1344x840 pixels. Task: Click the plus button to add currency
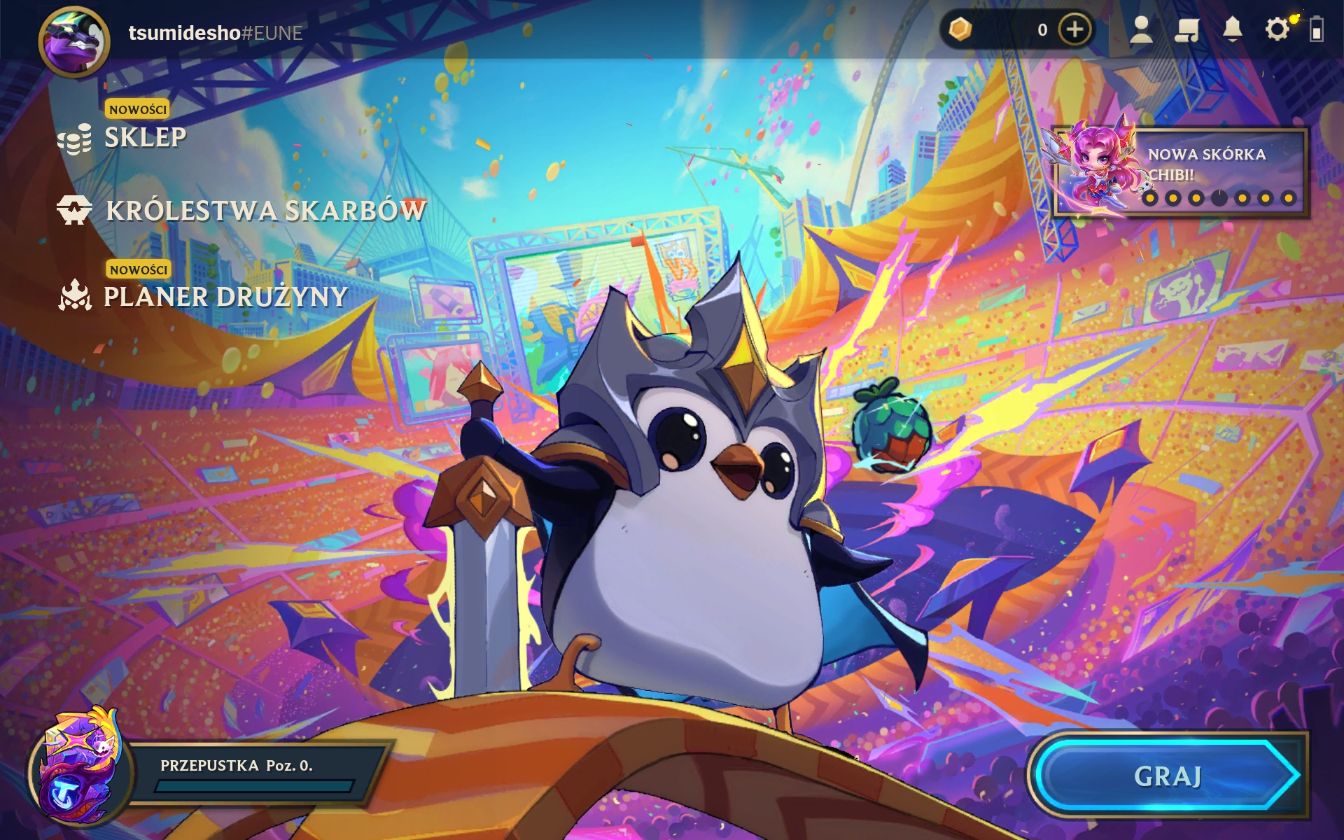click(1074, 30)
